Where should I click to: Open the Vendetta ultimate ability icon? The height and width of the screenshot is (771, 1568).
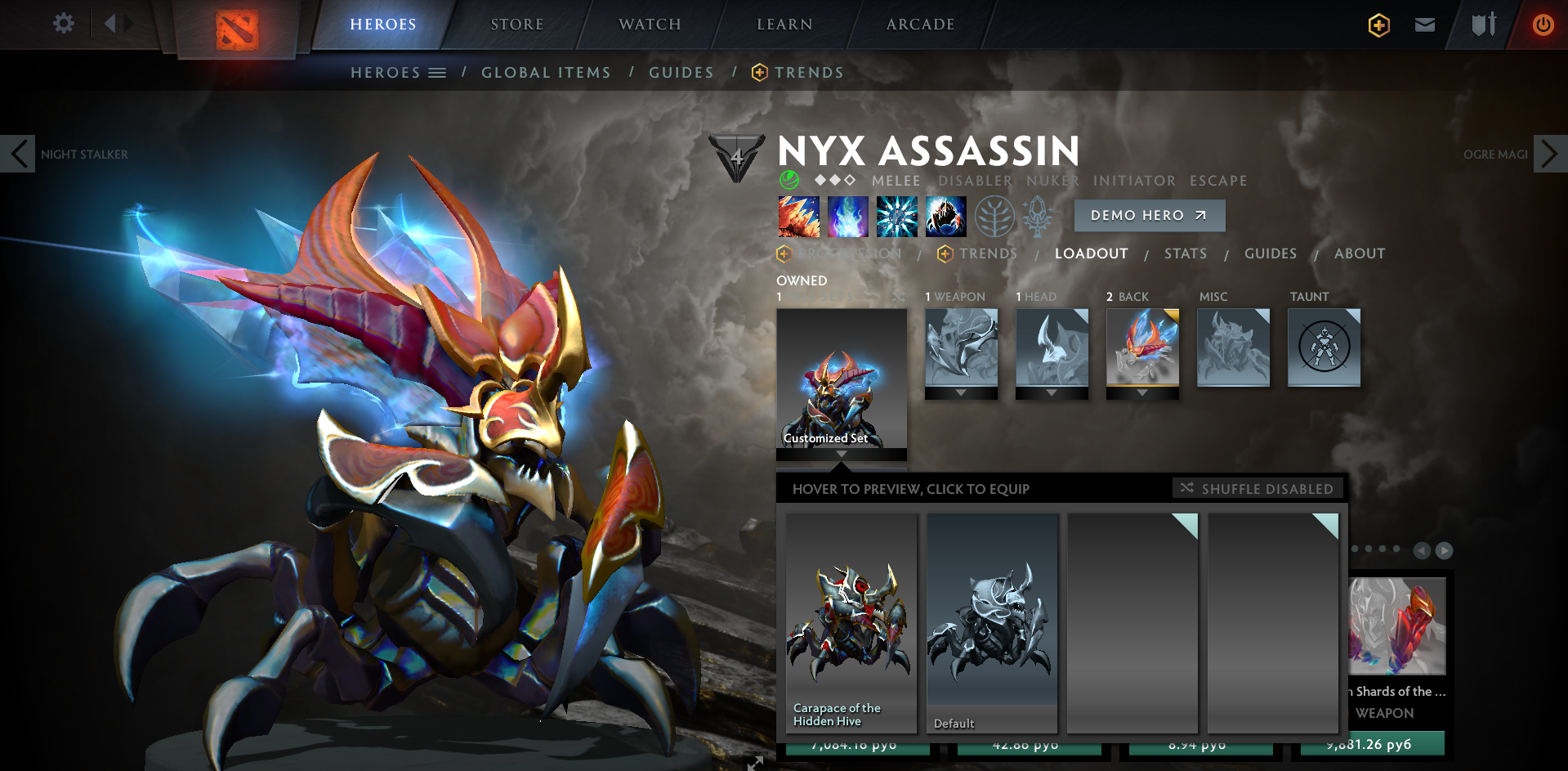coord(945,216)
